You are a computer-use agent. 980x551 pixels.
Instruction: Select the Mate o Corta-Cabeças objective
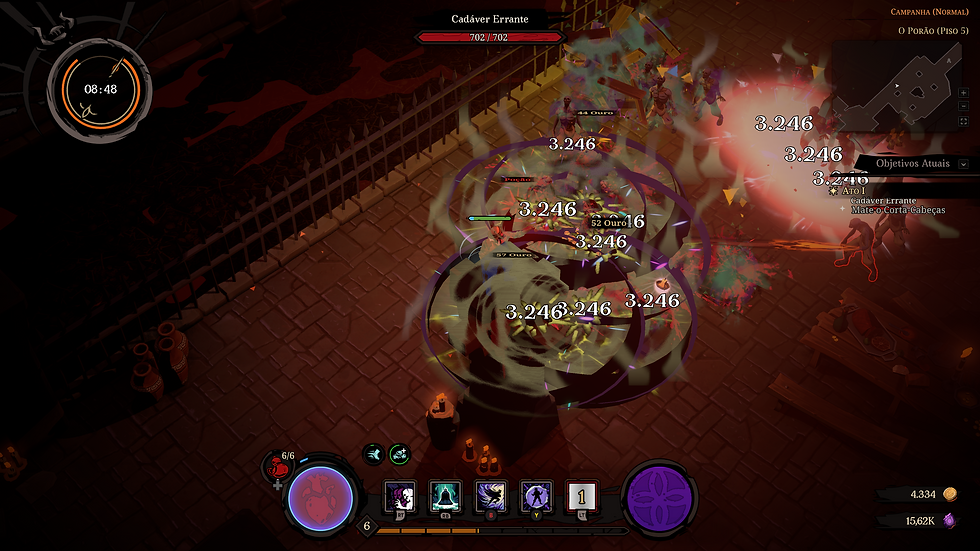pos(899,210)
